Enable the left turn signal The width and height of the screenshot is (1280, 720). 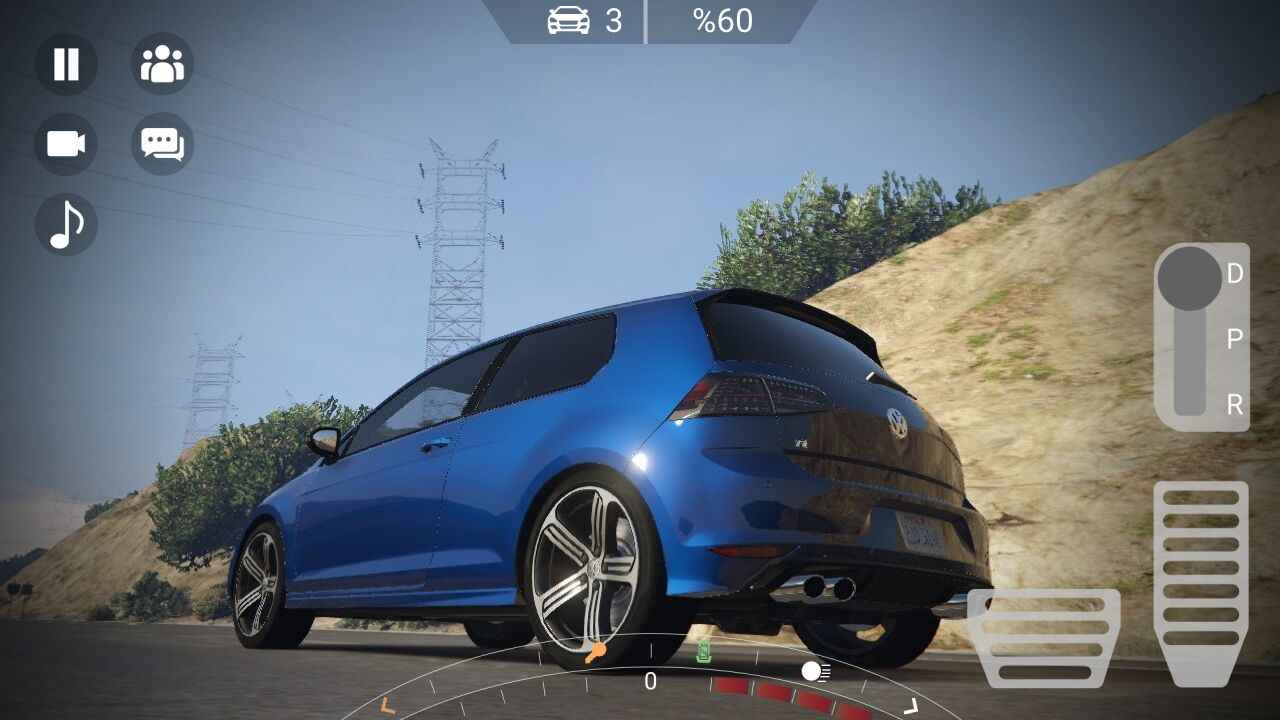[385, 704]
